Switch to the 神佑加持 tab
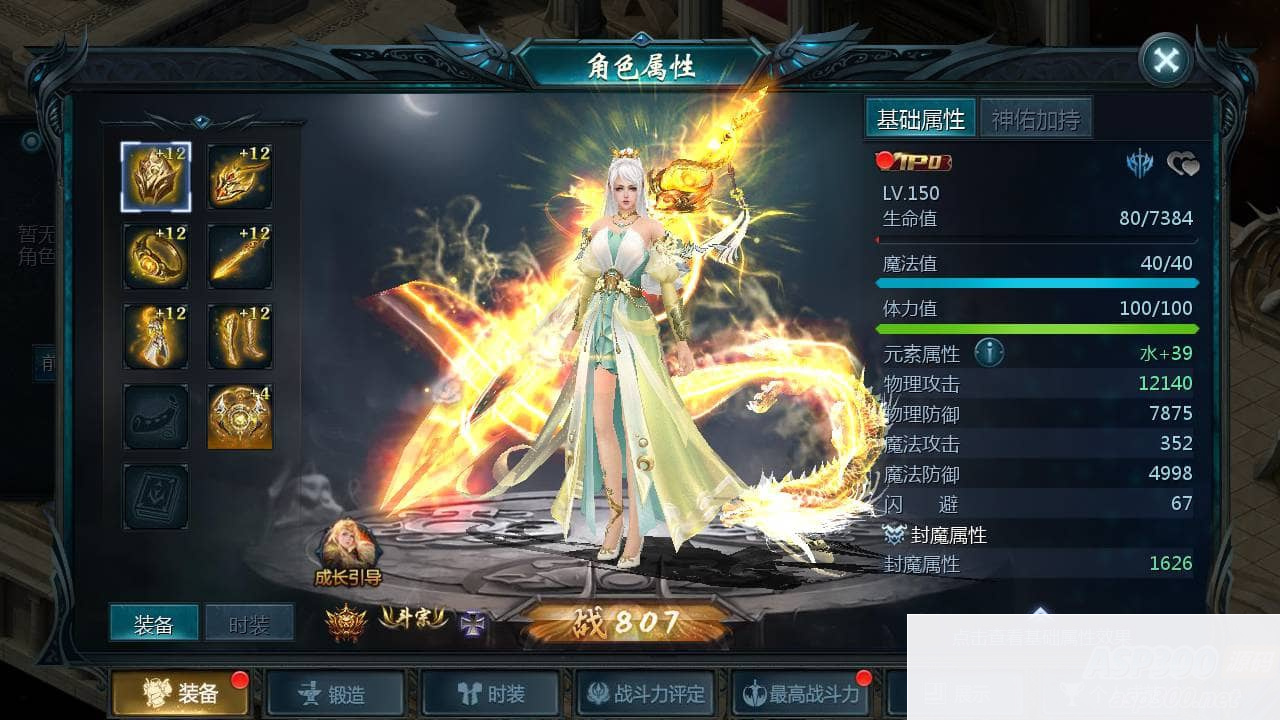The width and height of the screenshot is (1280, 720). pyautogui.click(x=1034, y=118)
